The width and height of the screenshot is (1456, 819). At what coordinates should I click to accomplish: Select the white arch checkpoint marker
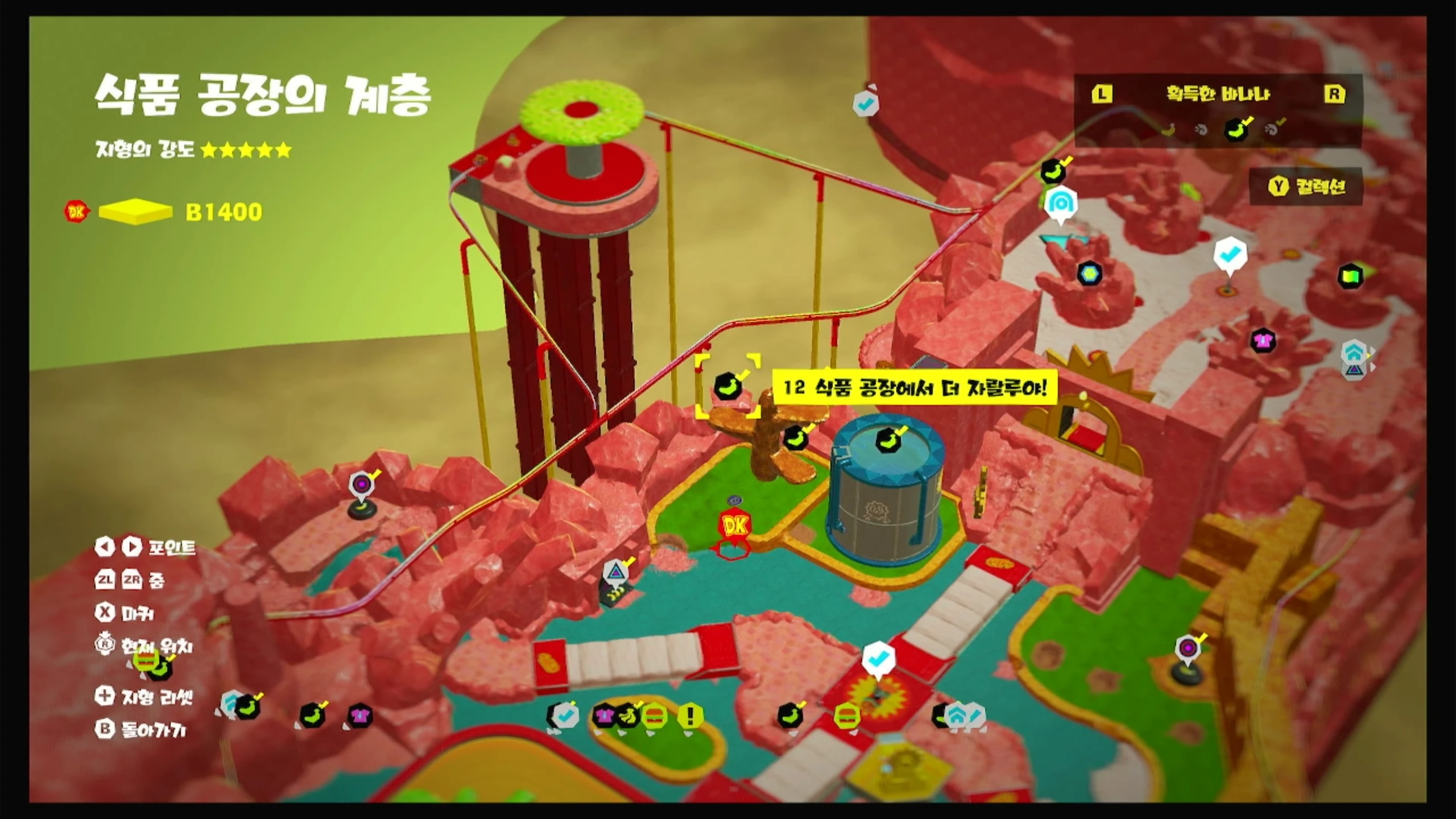pyautogui.click(x=1060, y=203)
